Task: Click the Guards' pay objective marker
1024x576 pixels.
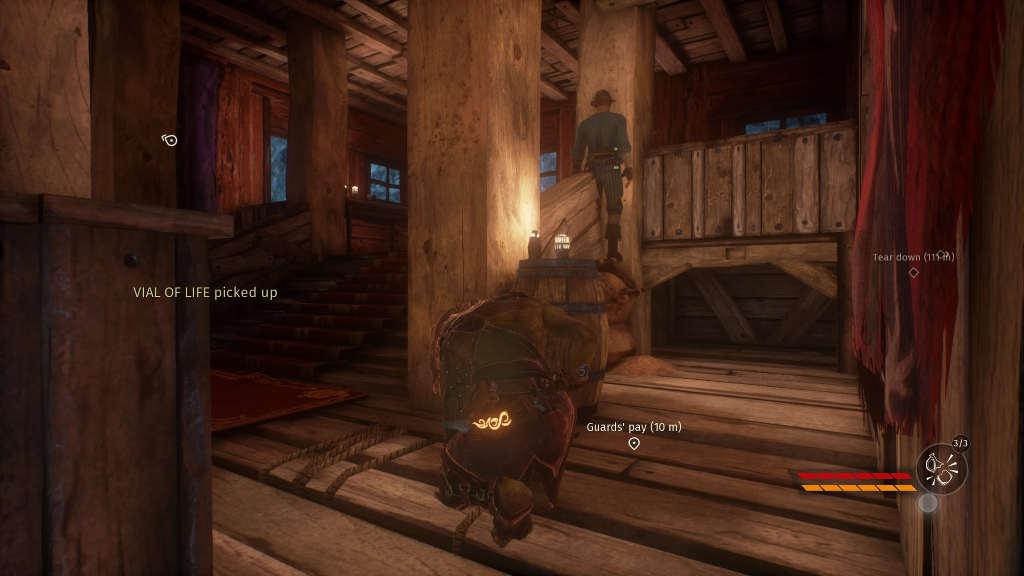Action: click(x=634, y=443)
